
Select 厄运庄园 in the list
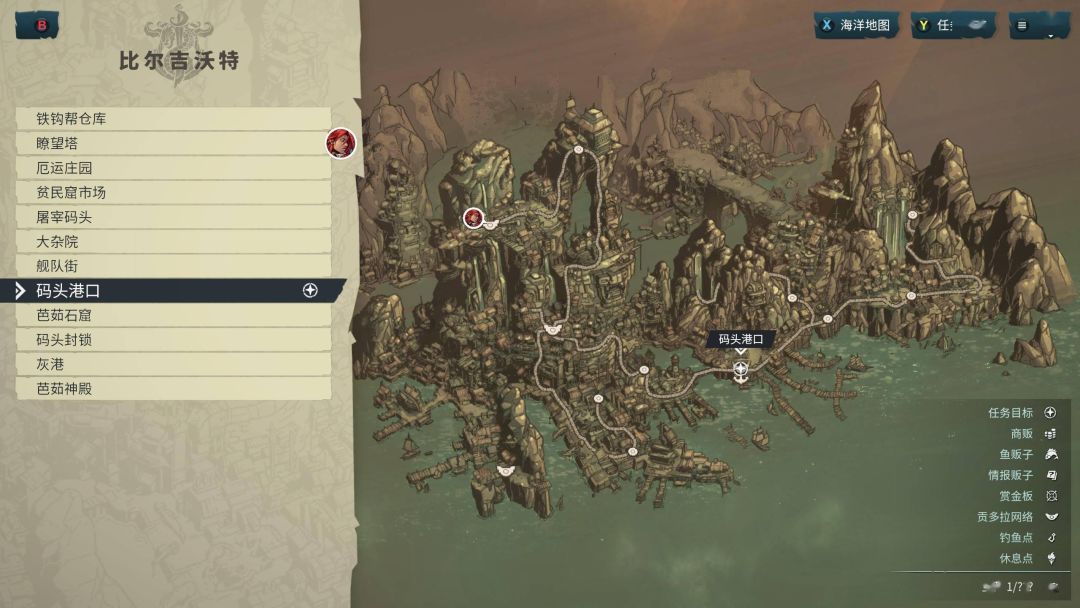pyautogui.click(x=172, y=168)
